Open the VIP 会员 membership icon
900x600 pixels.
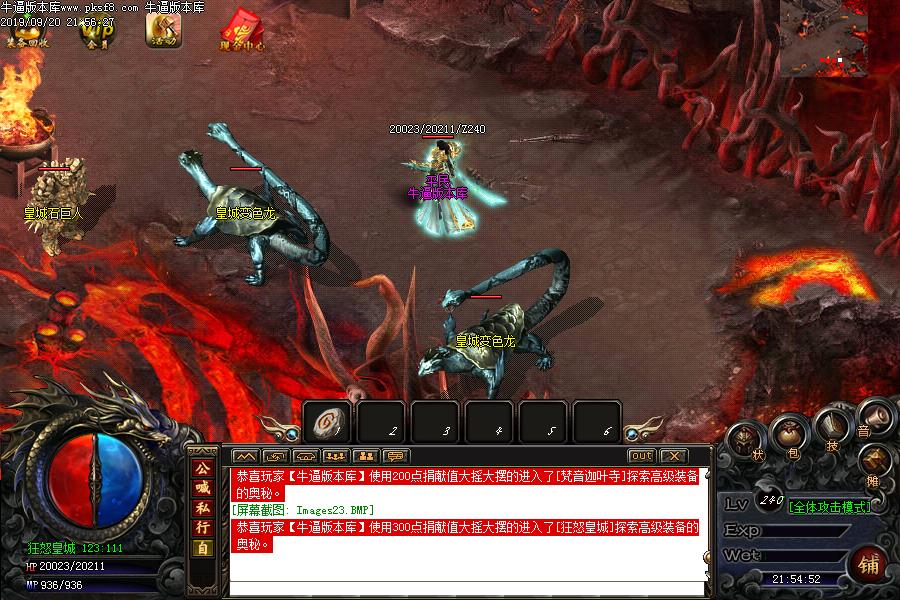pyautogui.click(x=97, y=30)
